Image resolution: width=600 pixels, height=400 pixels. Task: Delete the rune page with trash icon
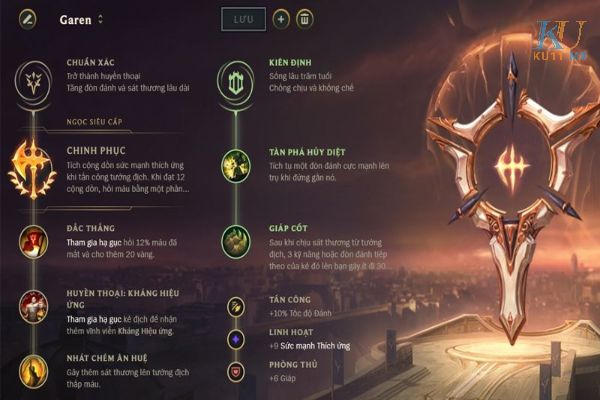[306, 19]
